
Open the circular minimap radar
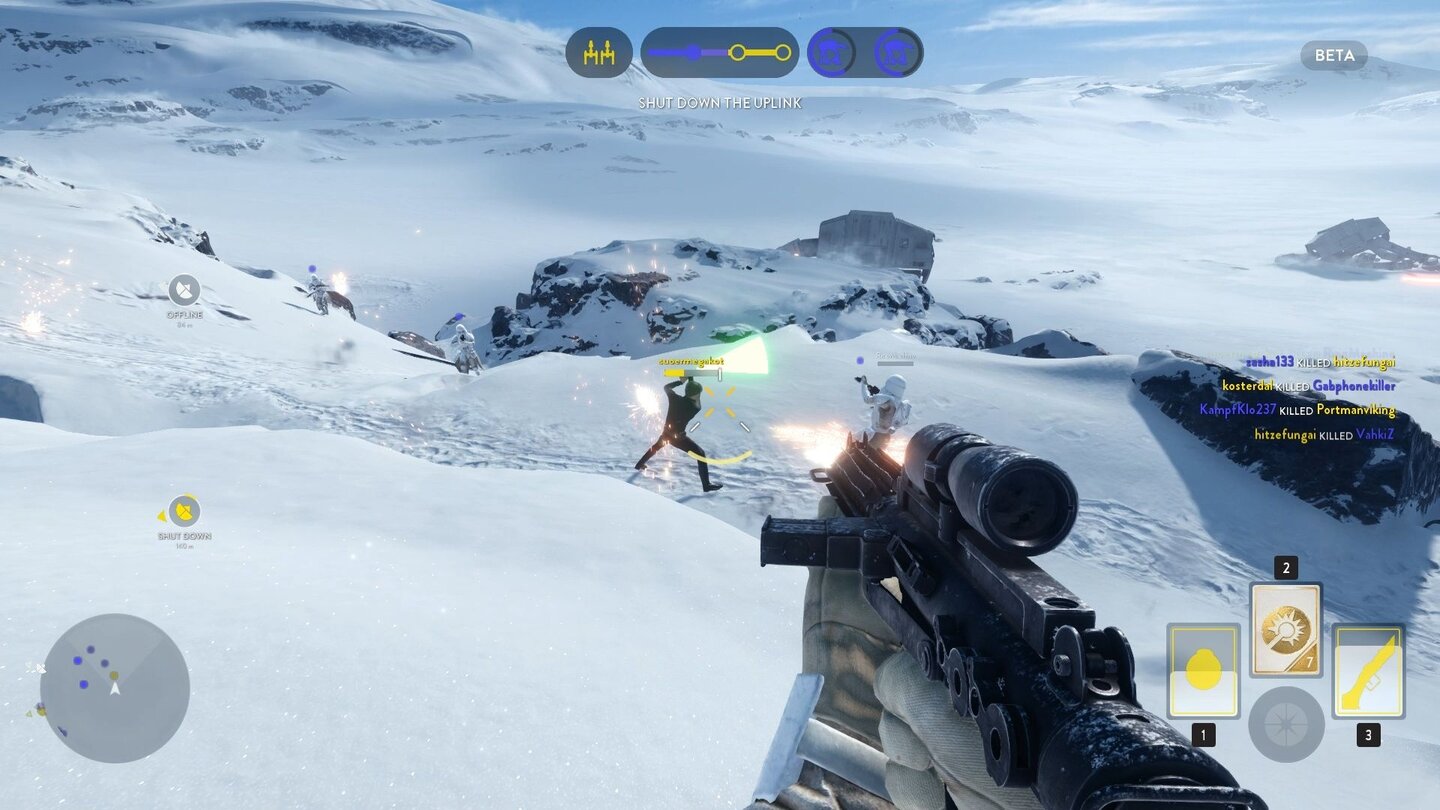pyautogui.click(x=115, y=688)
